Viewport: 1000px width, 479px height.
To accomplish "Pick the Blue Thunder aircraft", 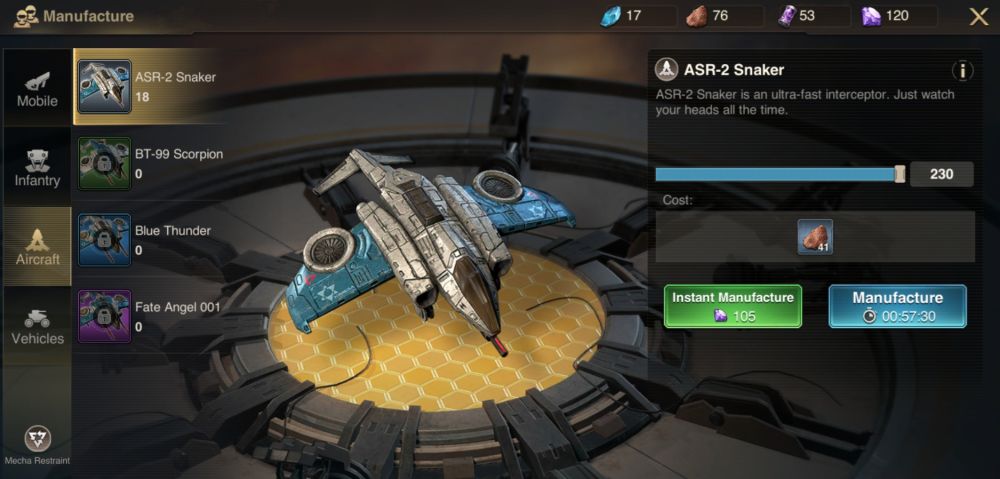I will (x=148, y=240).
